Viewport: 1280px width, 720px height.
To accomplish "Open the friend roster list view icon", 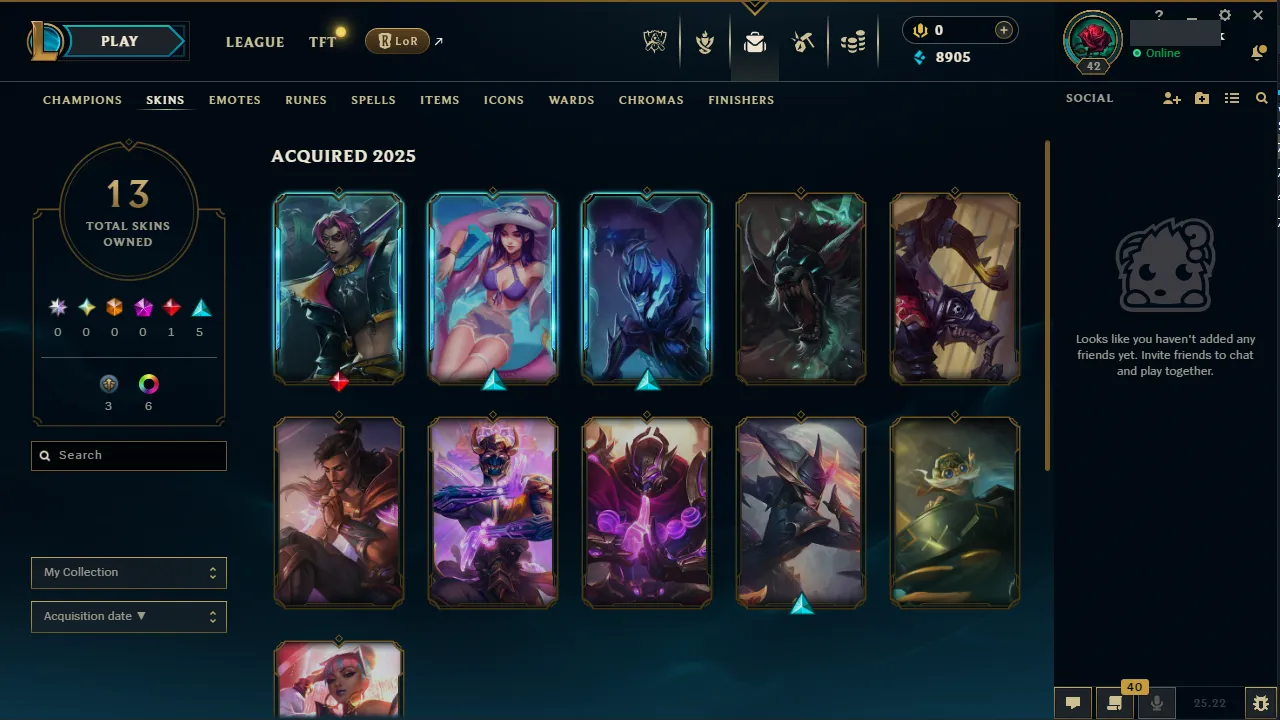I will 1232,98.
